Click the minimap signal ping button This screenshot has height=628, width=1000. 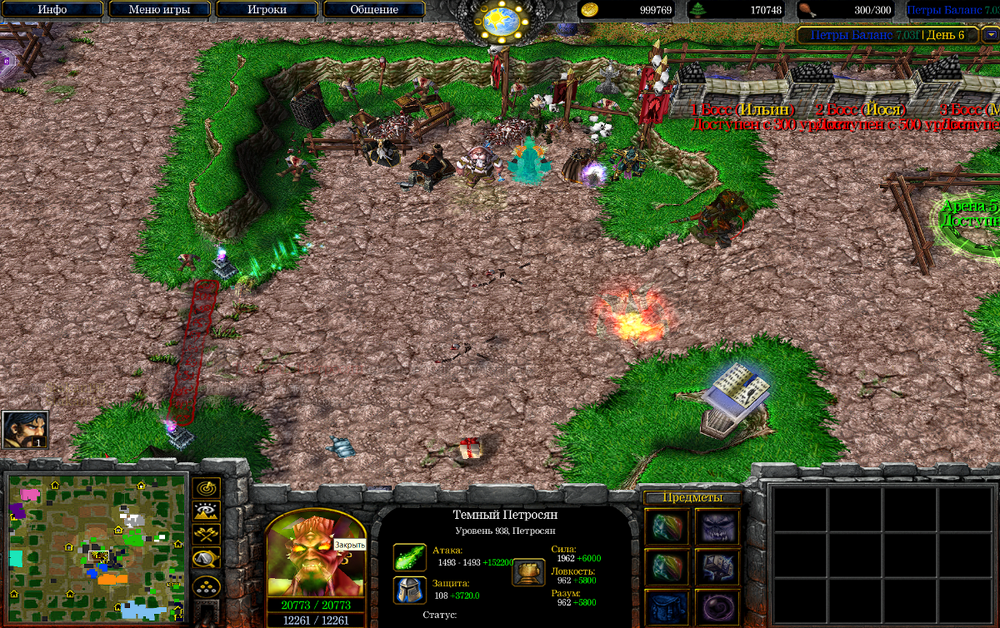207,488
